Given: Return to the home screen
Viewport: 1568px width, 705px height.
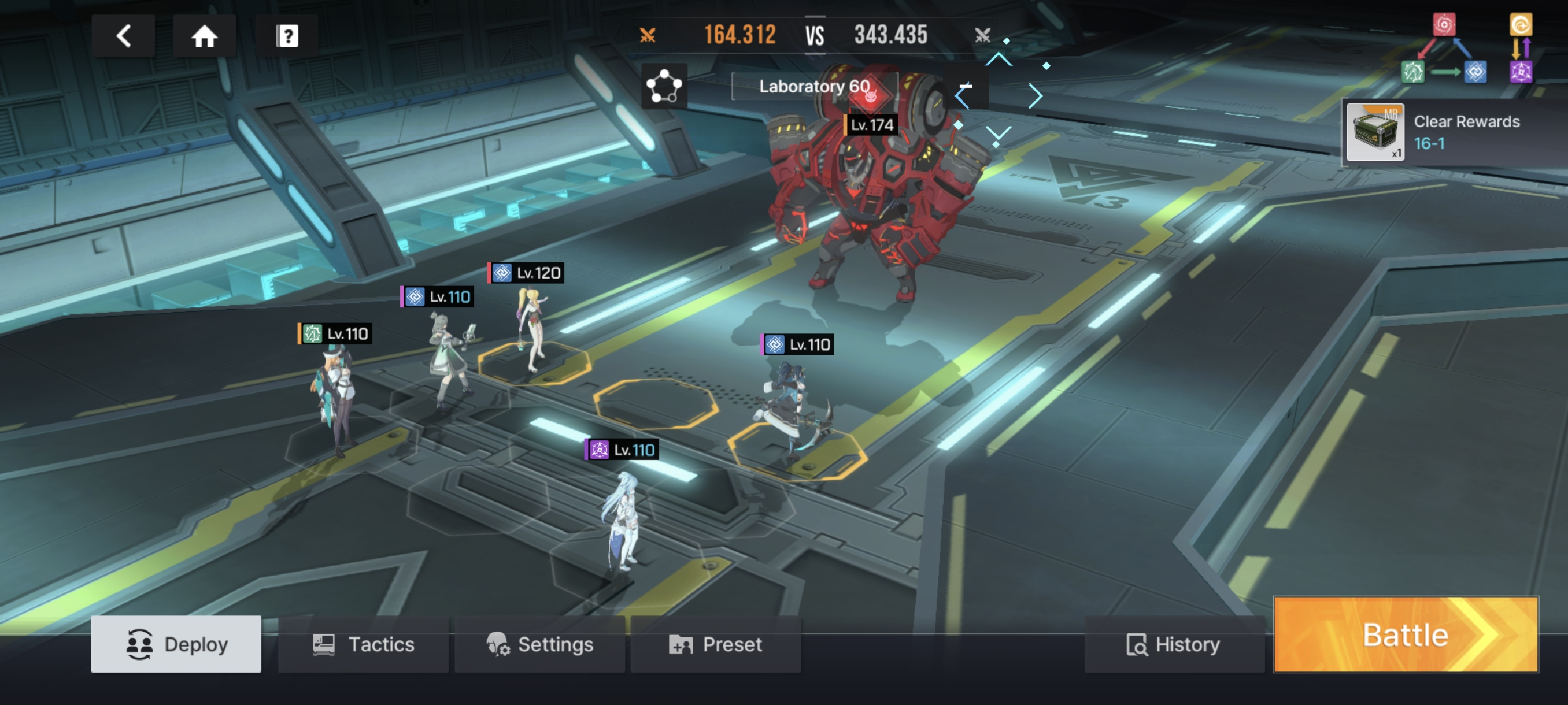Looking at the screenshot, I should coord(205,36).
